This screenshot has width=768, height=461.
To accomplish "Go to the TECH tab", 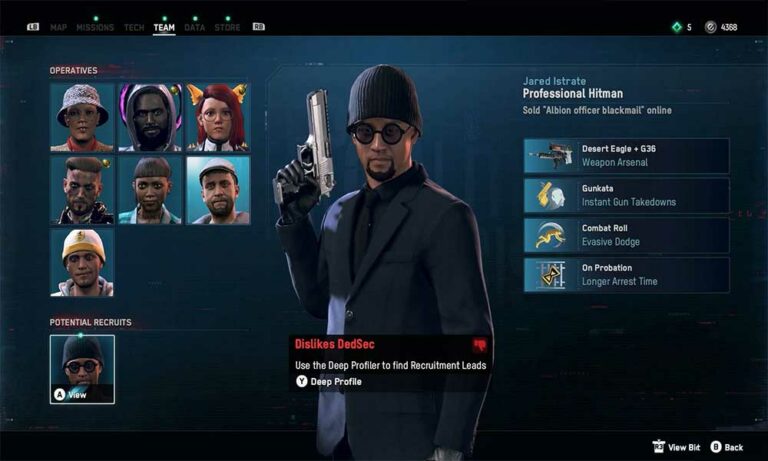I will click(x=134, y=27).
